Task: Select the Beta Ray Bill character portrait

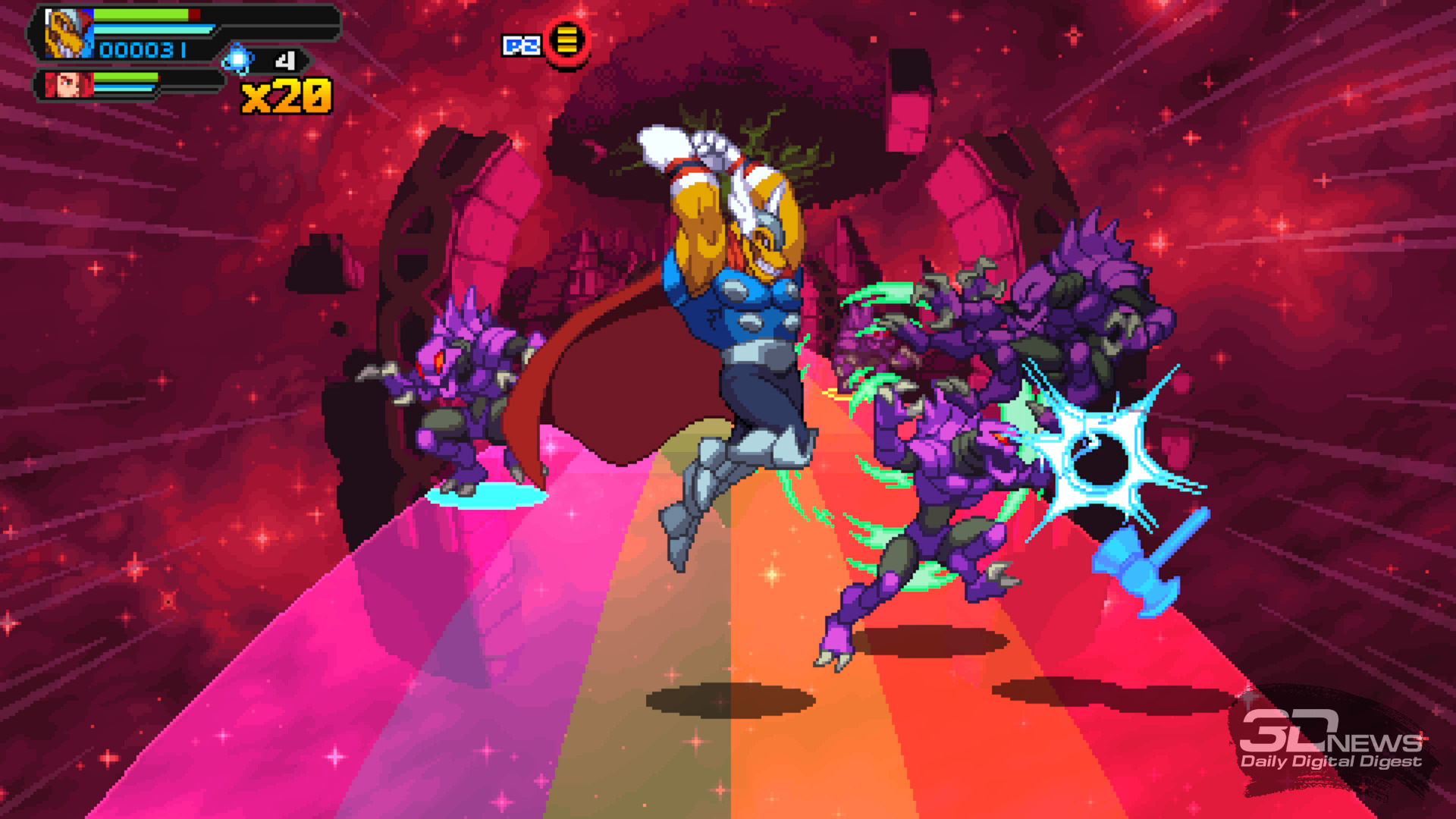Action: [68, 34]
